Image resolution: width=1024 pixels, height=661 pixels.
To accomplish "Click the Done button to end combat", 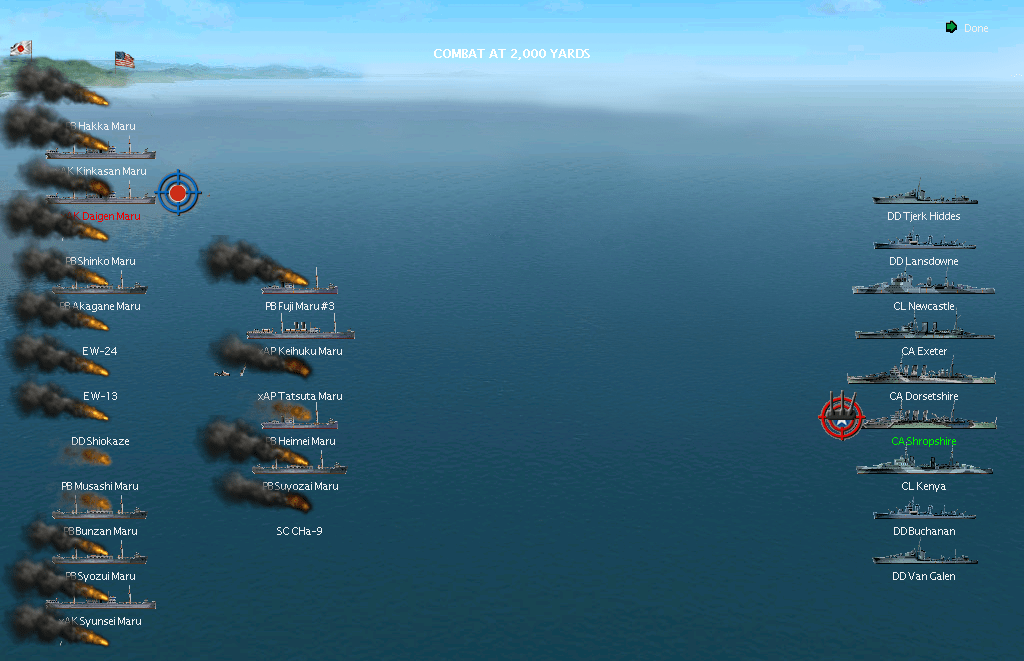I will (x=967, y=28).
